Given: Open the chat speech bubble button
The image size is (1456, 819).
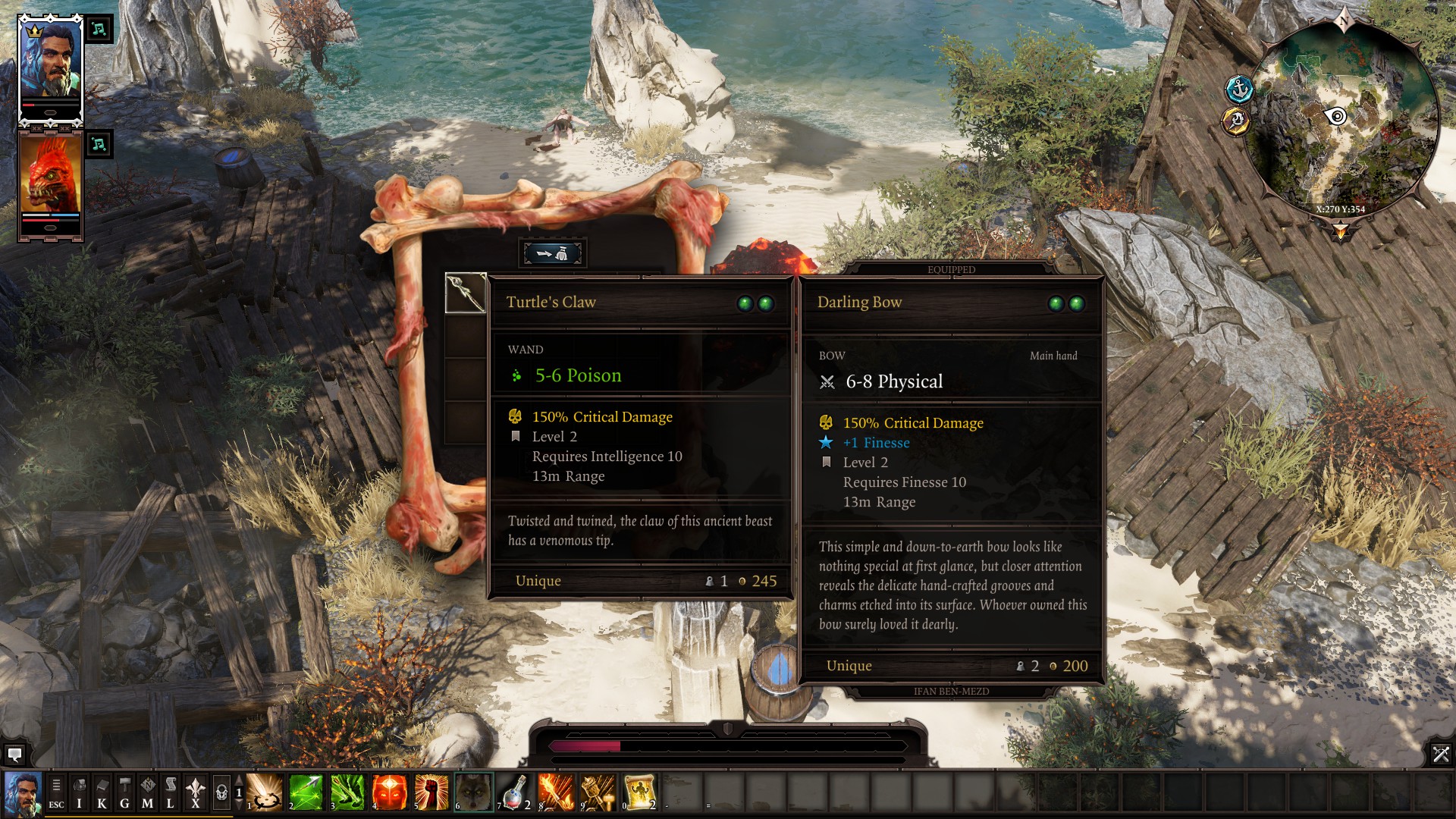Looking at the screenshot, I should point(14,755).
